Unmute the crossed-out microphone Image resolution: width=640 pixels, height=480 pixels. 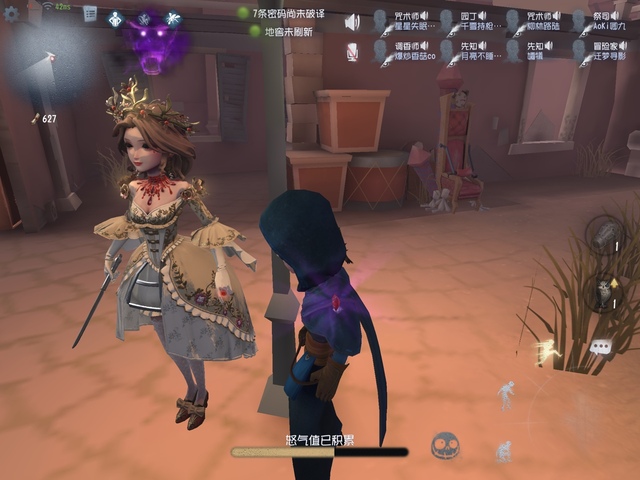tap(352, 52)
